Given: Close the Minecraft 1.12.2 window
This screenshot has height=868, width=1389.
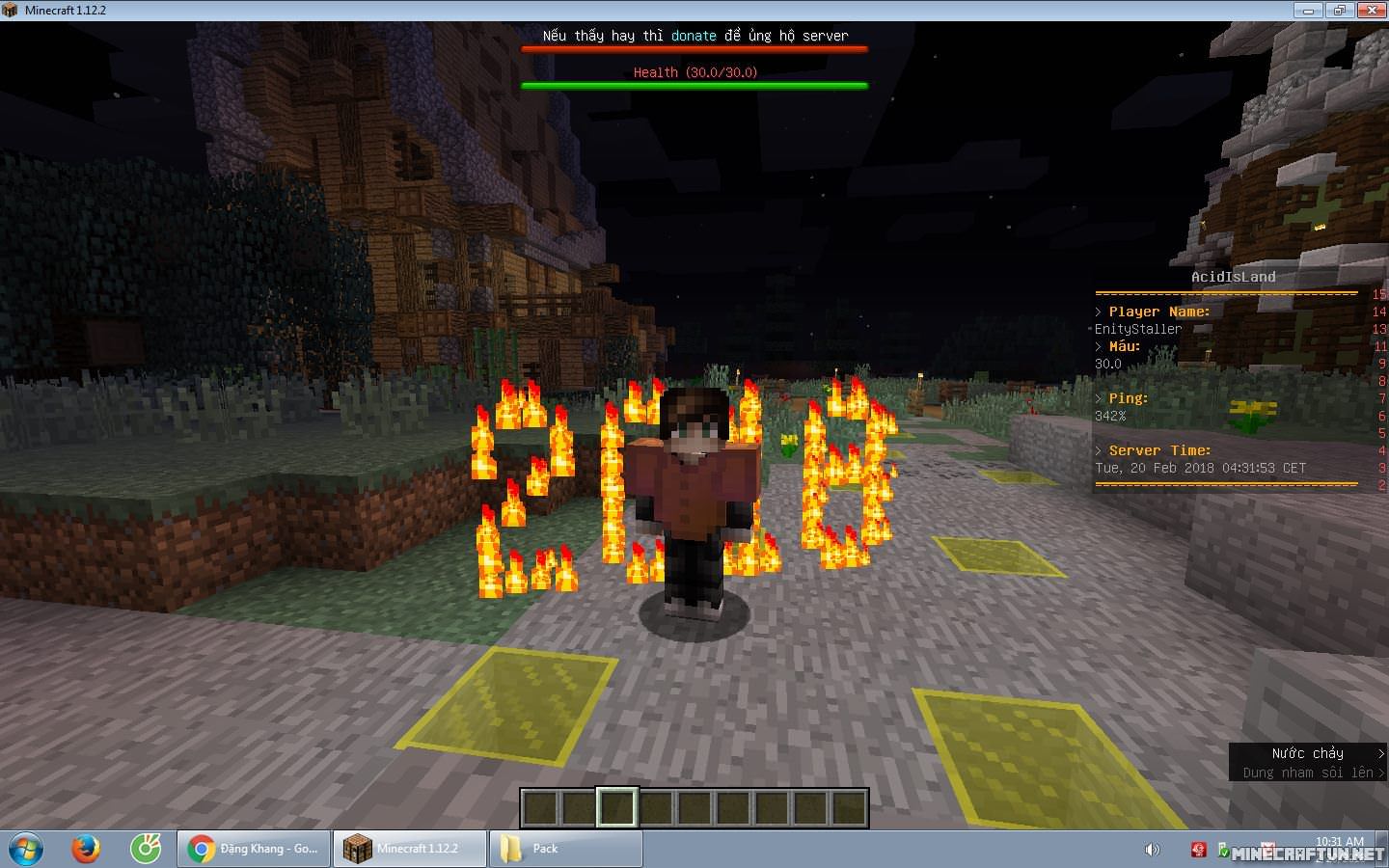Looking at the screenshot, I should (x=1371, y=11).
